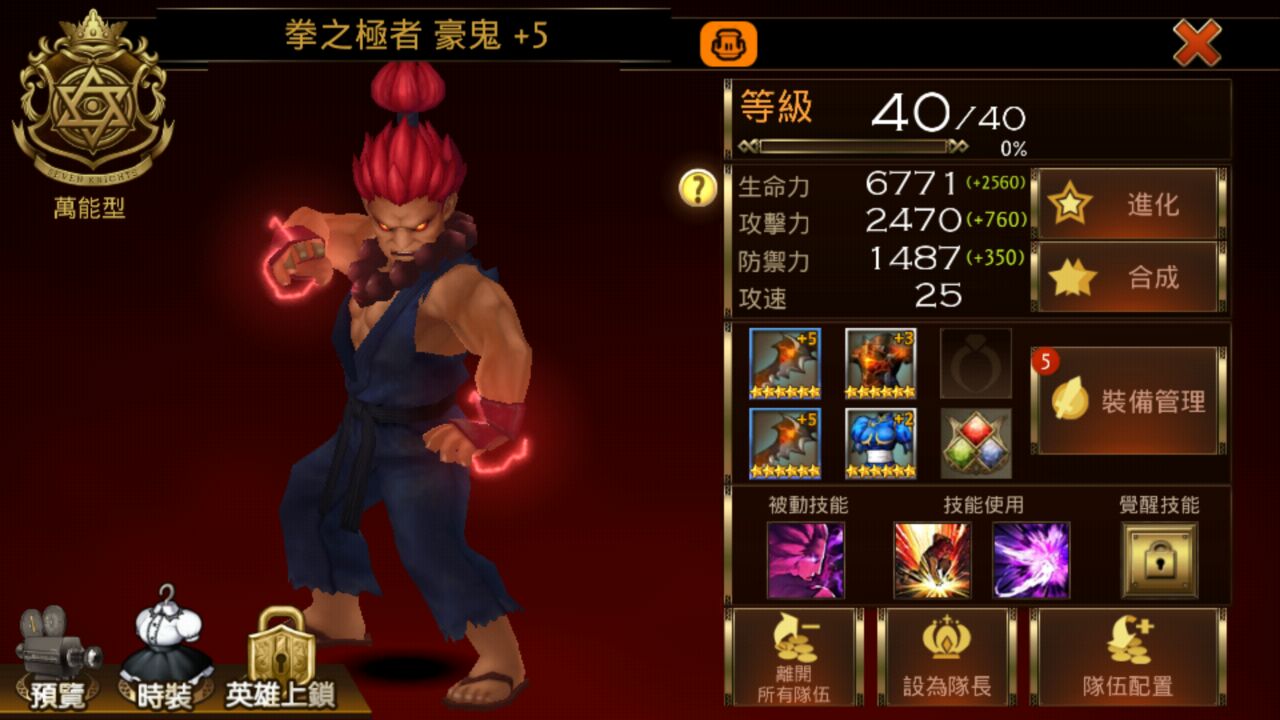
Task: Tap the locked 覺醒技能 awakening skill
Action: [x=1159, y=560]
